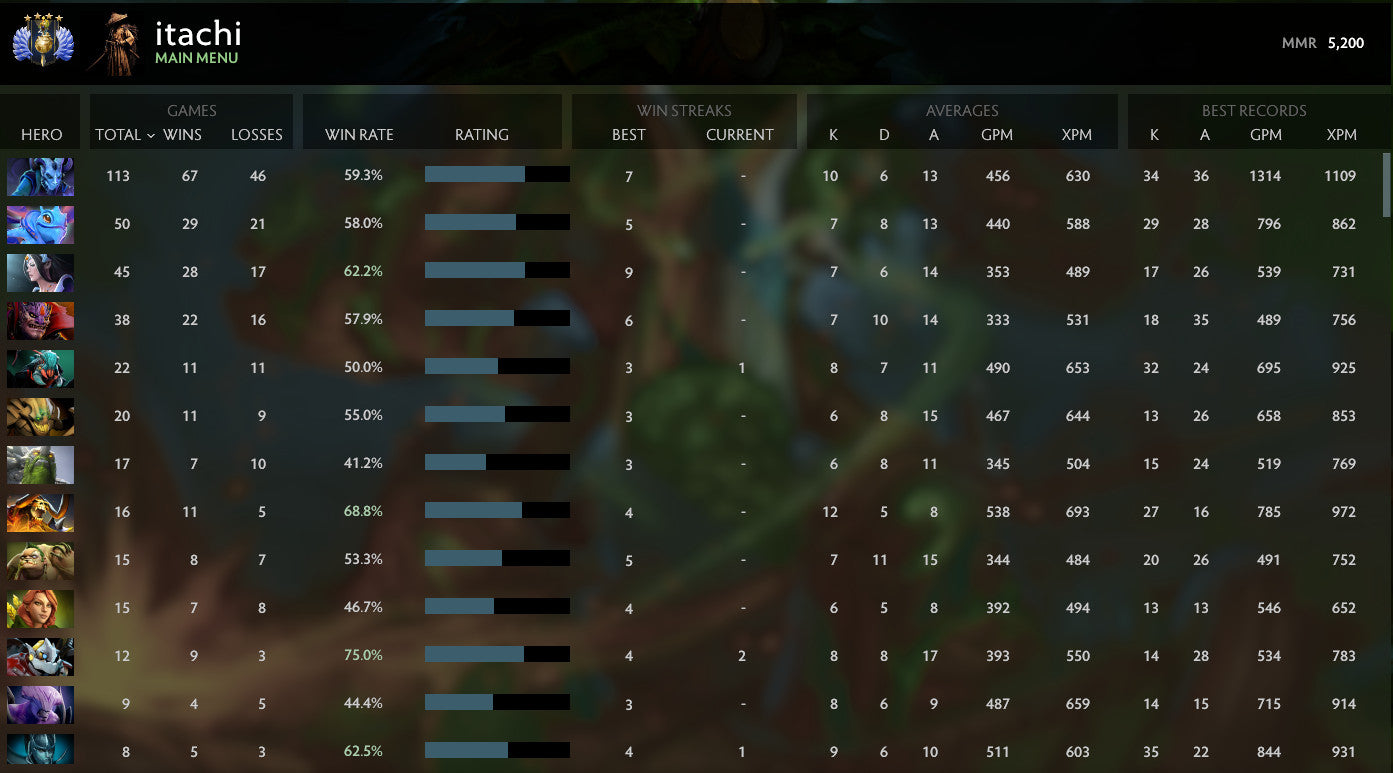Click the MAIN MENU navigation label
The height and width of the screenshot is (773, 1393).
point(196,58)
